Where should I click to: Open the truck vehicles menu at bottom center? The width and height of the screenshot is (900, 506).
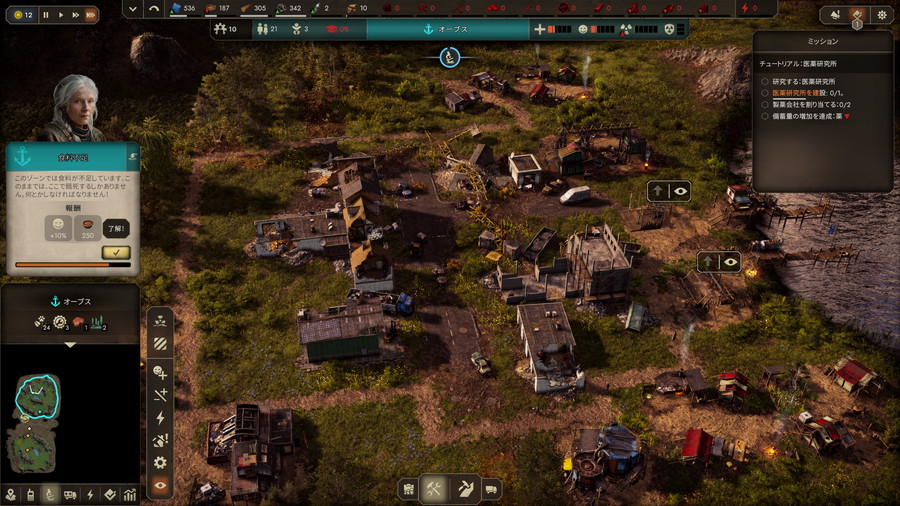pos(492,489)
